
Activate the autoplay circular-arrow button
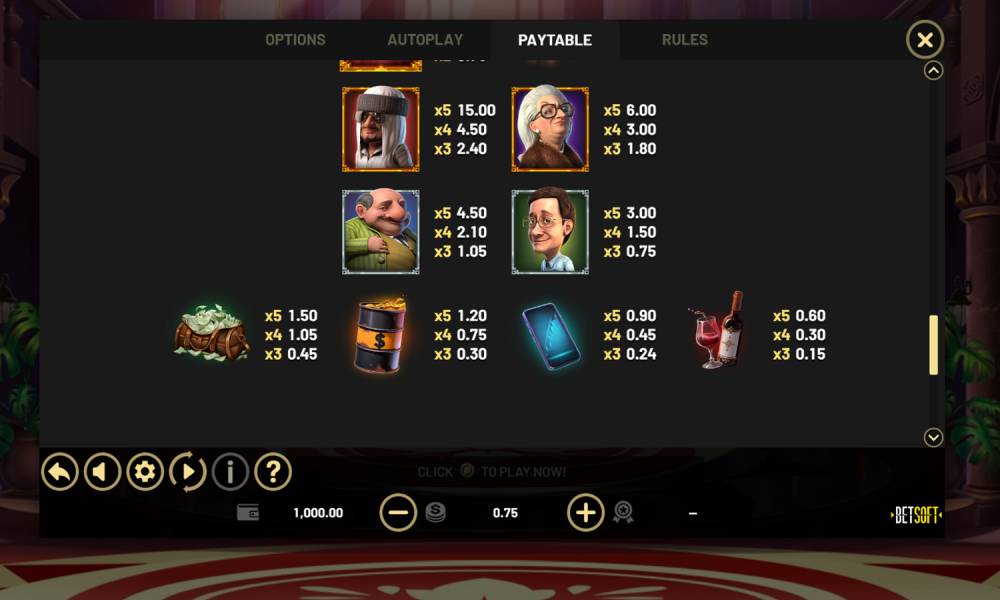coord(187,471)
